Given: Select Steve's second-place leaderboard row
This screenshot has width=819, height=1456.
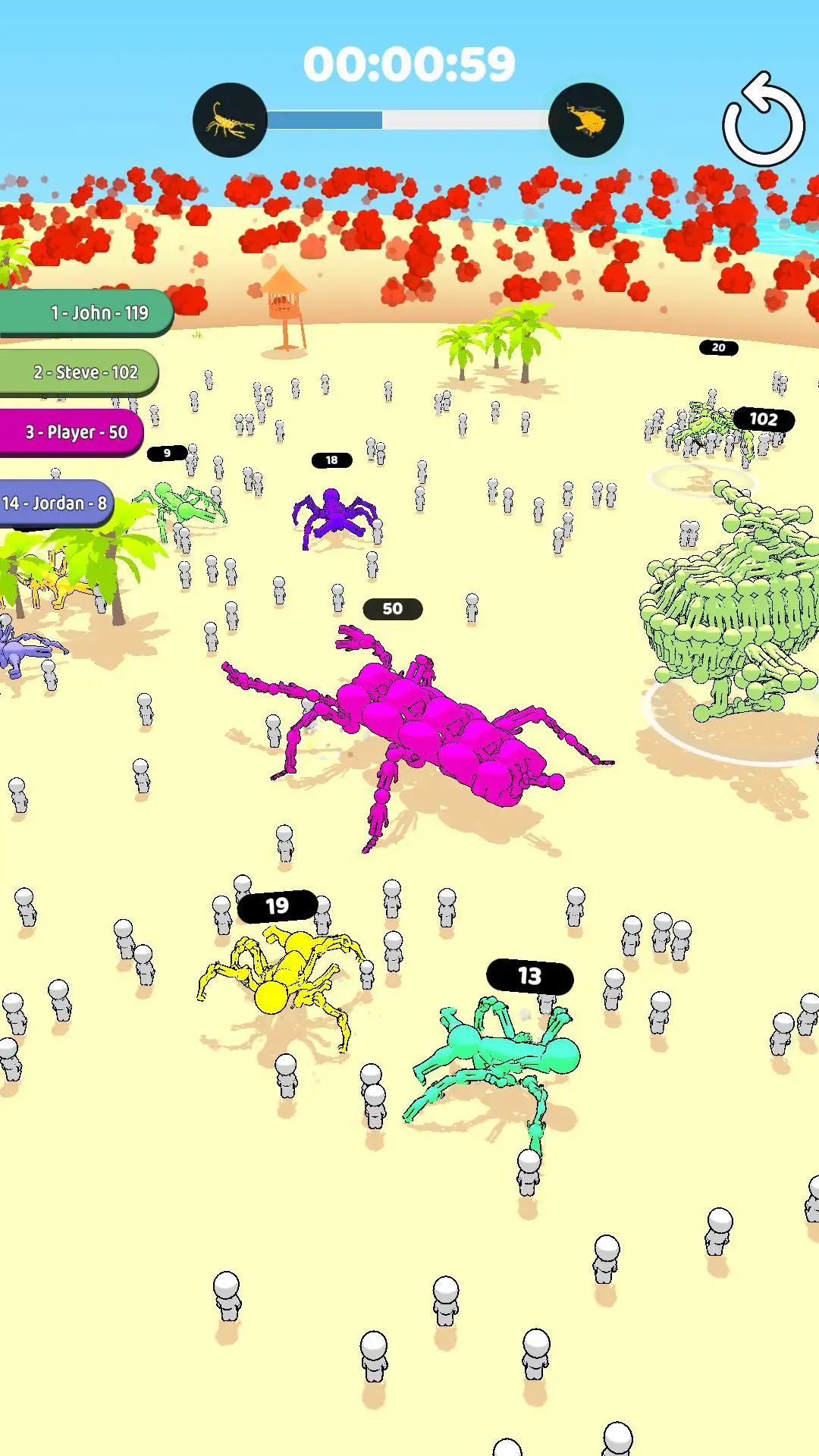Looking at the screenshot, I should 80,372.
